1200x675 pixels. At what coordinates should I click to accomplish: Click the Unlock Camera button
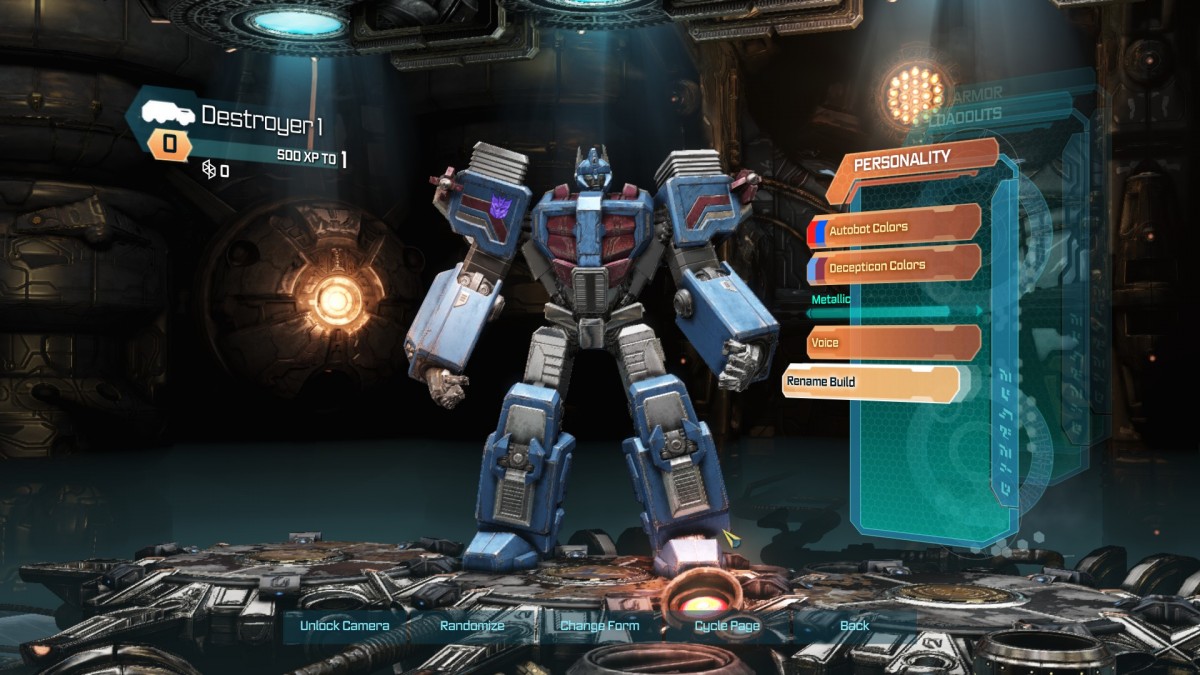click(x=345, y=626)
